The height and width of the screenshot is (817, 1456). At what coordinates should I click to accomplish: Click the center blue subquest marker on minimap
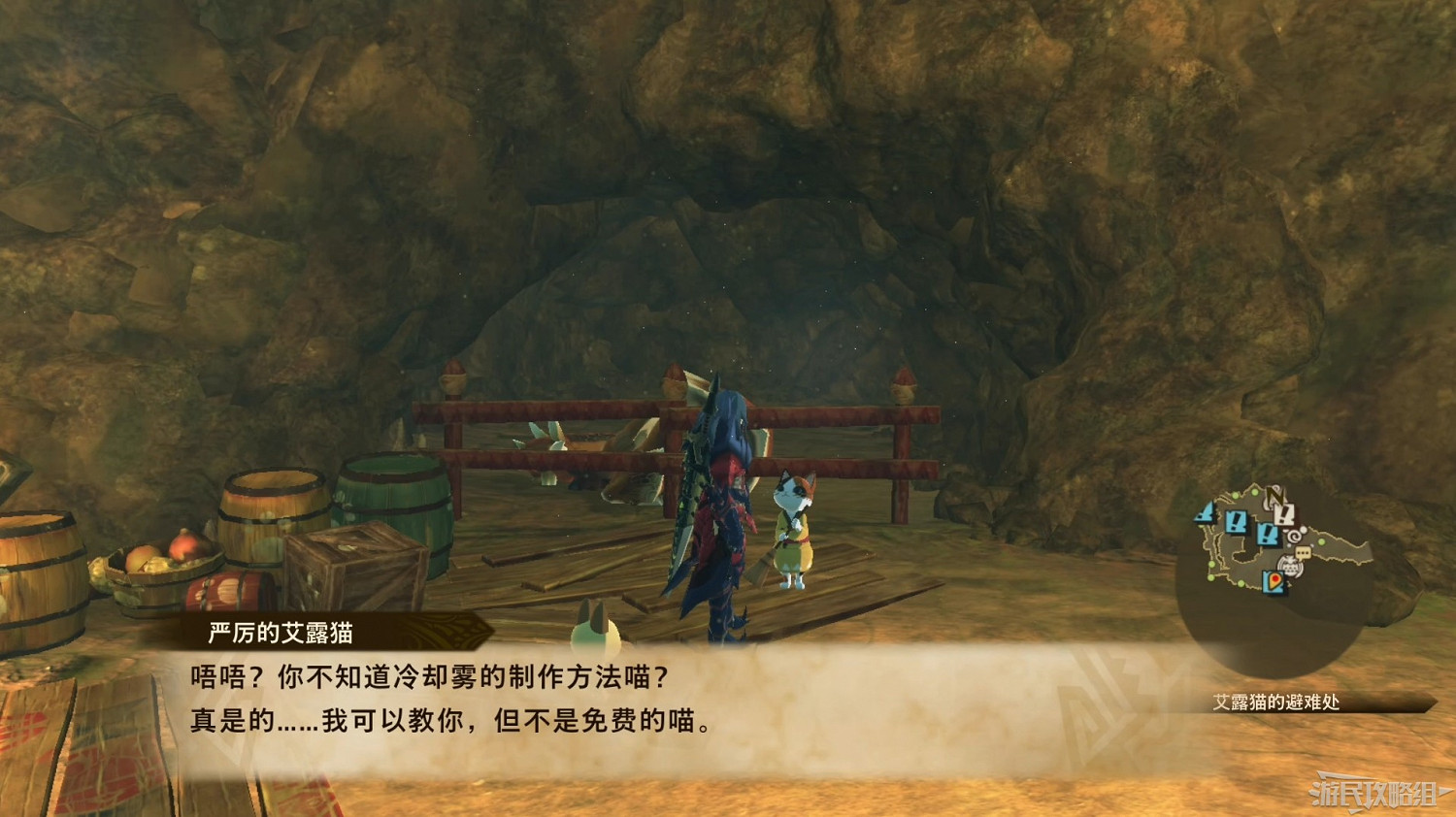tap(1236, 521)
